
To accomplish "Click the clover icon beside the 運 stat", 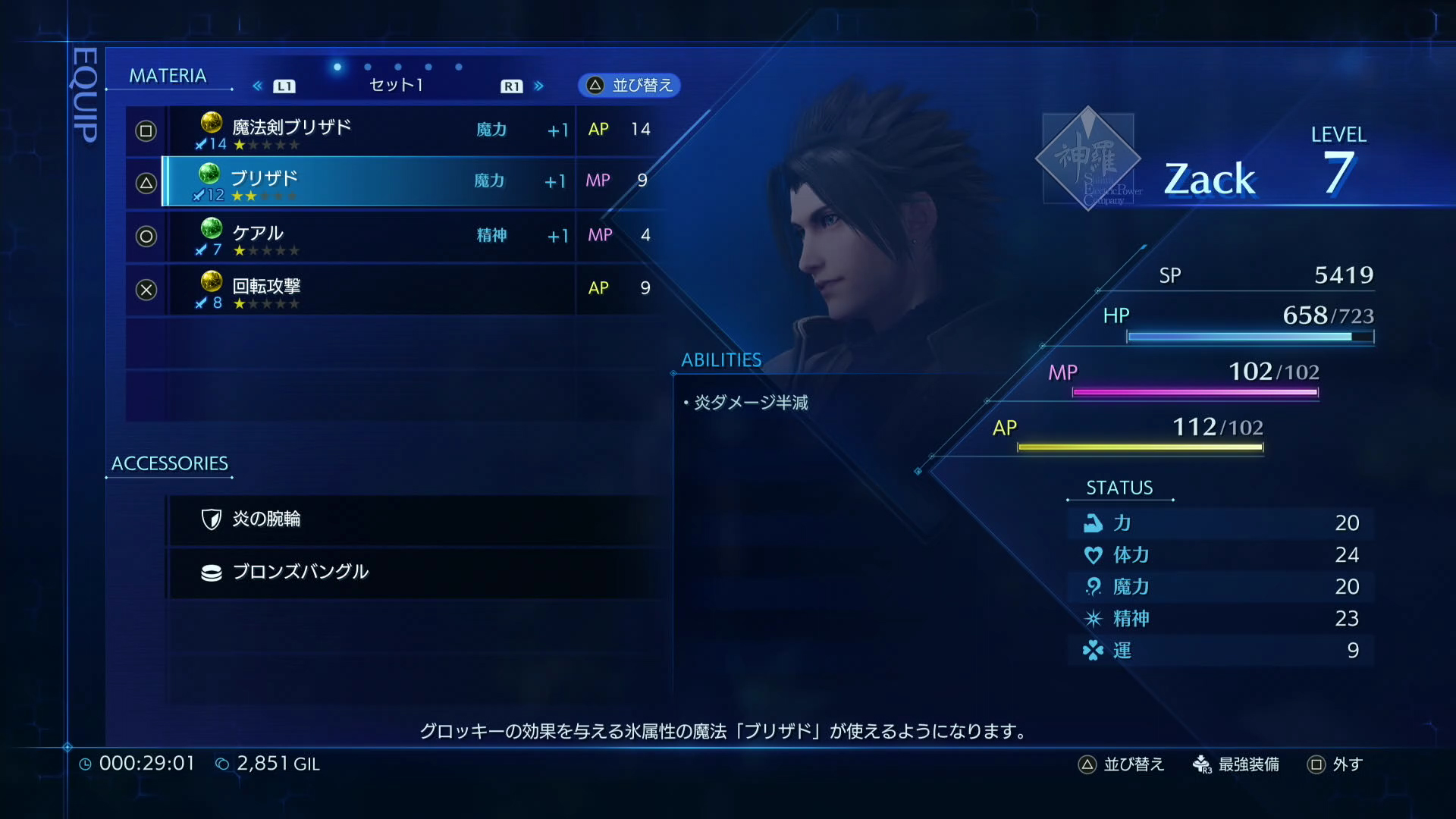I will pos(1092,650).
